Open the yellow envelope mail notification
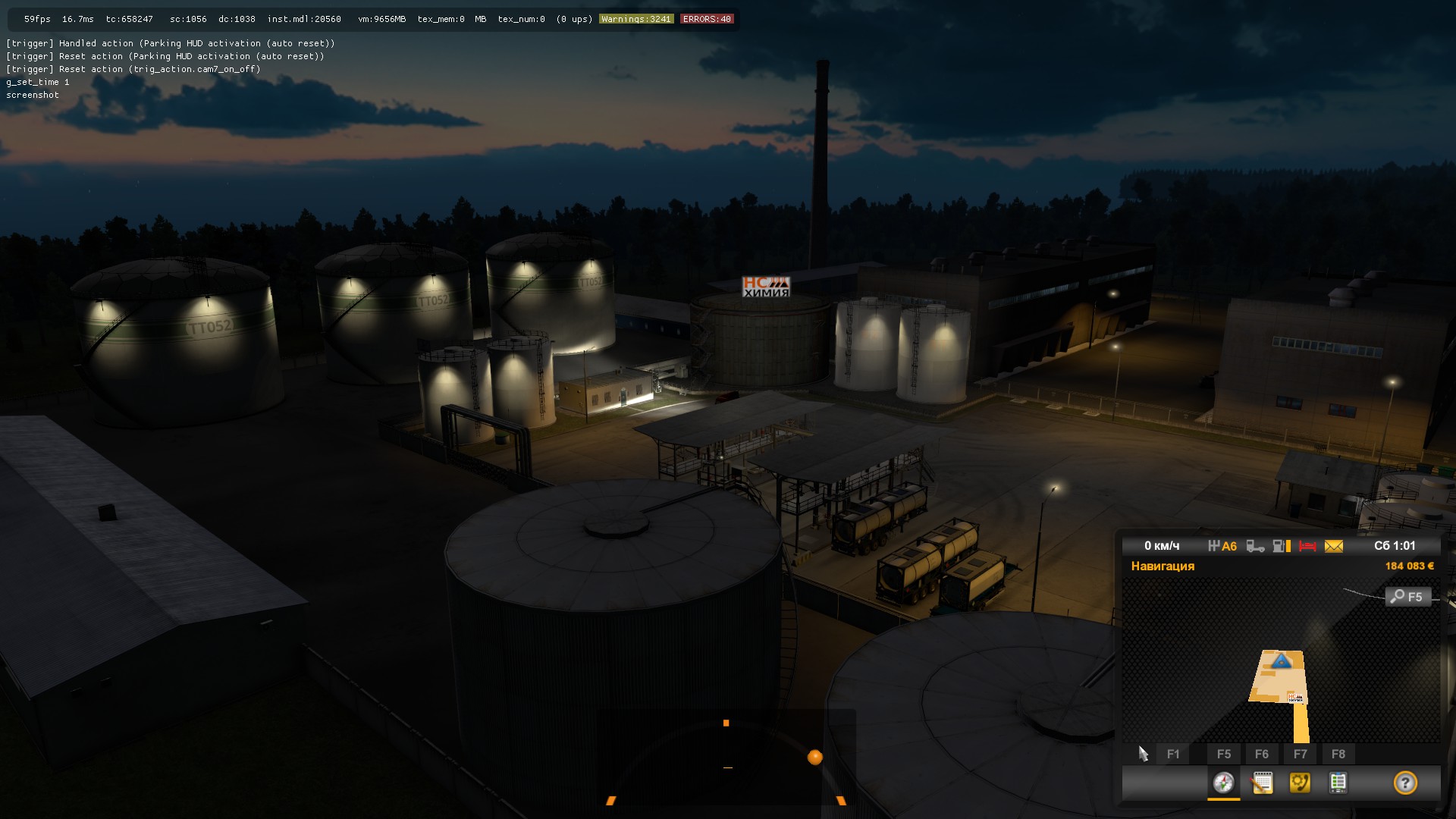 pyautogui.click(x=1334, y=546)
